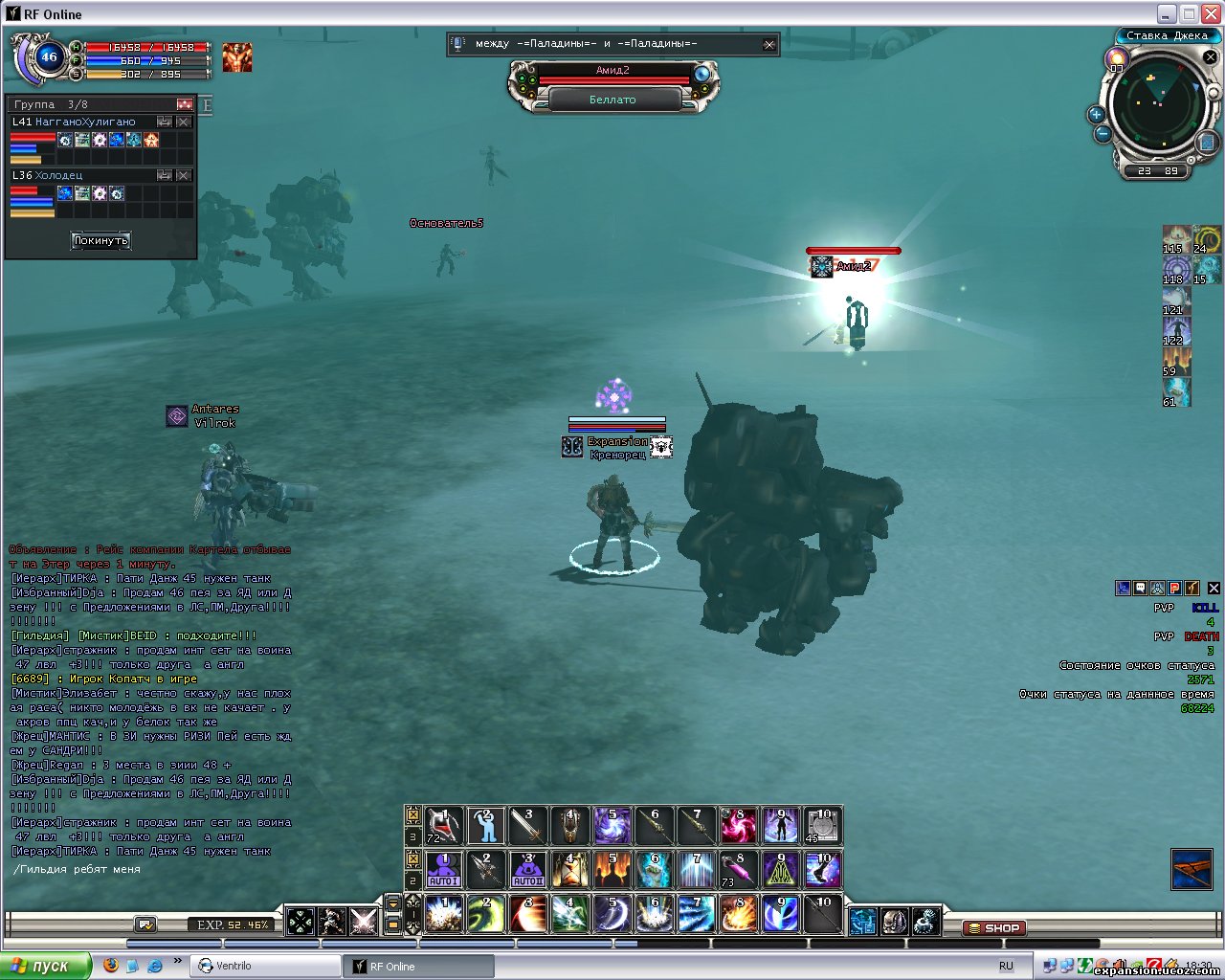The image size is (1225, 980).
Task: Click the Беллато target race button
Action: pos(612,100)
